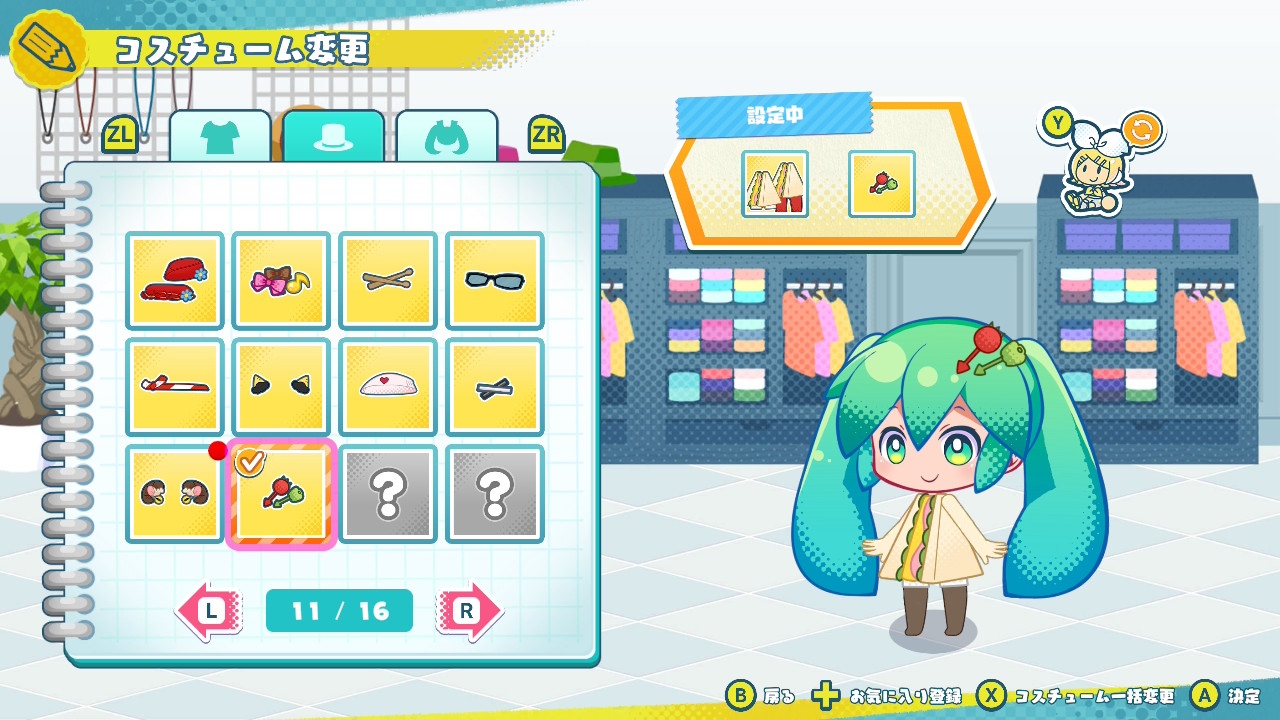Viewport: 1280px width, 720px height.
Task: Go to the next accessory page arrow
Action: point(469,610)
